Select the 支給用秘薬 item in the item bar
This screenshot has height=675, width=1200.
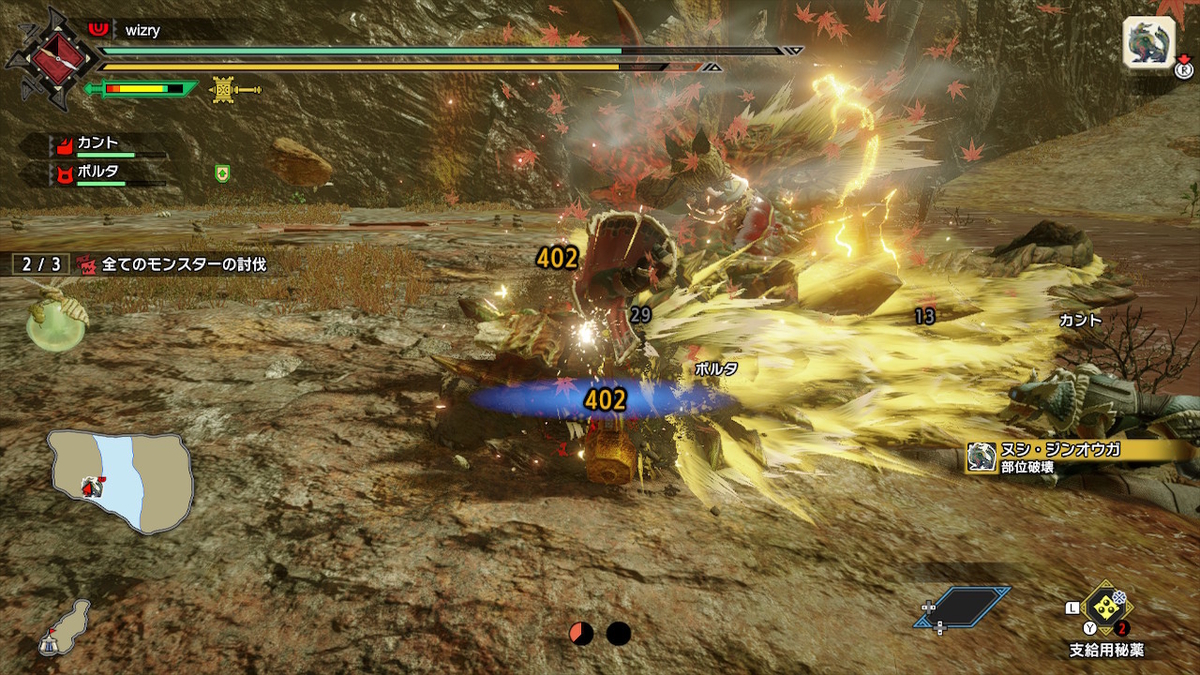coord(1106,609)
